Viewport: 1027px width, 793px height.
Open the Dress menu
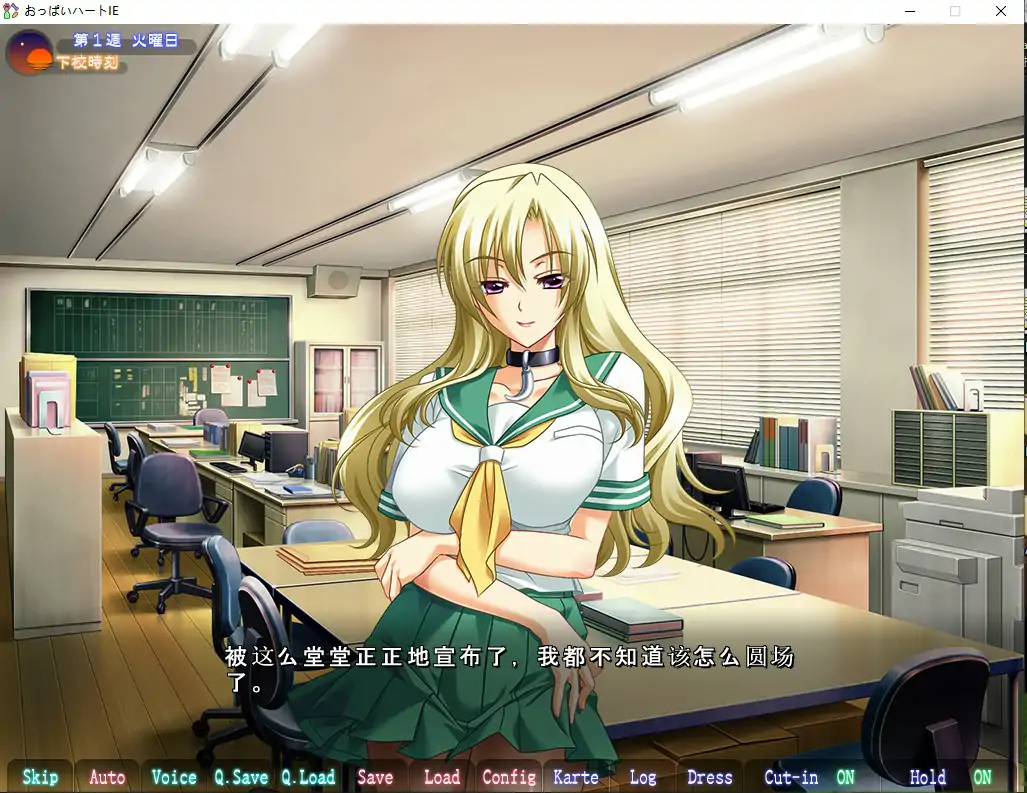[710, 777]
